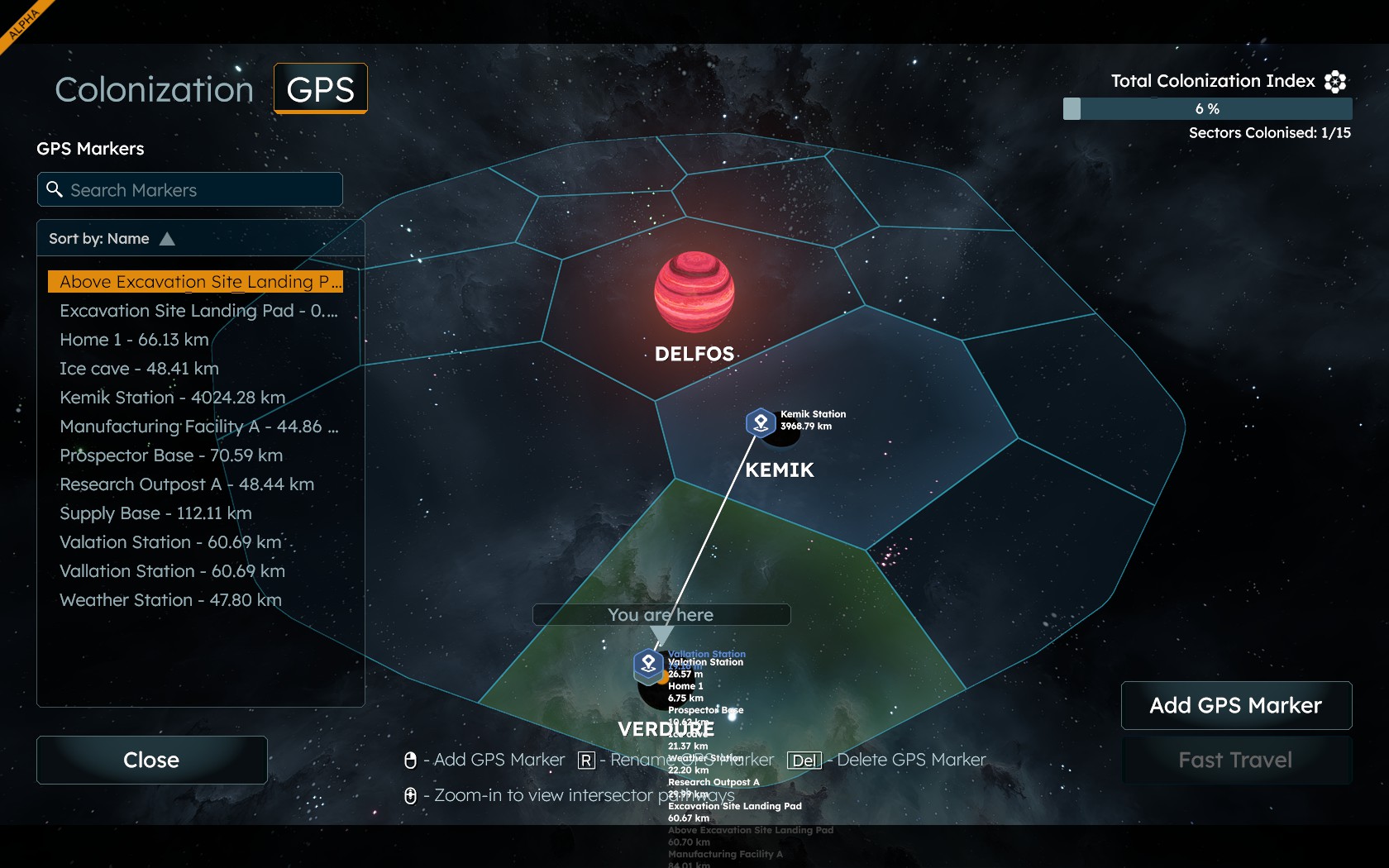This screenshot has width=1389, height=868.
Task: Select the Delfos planet on the map
Action: pos(694,293)
